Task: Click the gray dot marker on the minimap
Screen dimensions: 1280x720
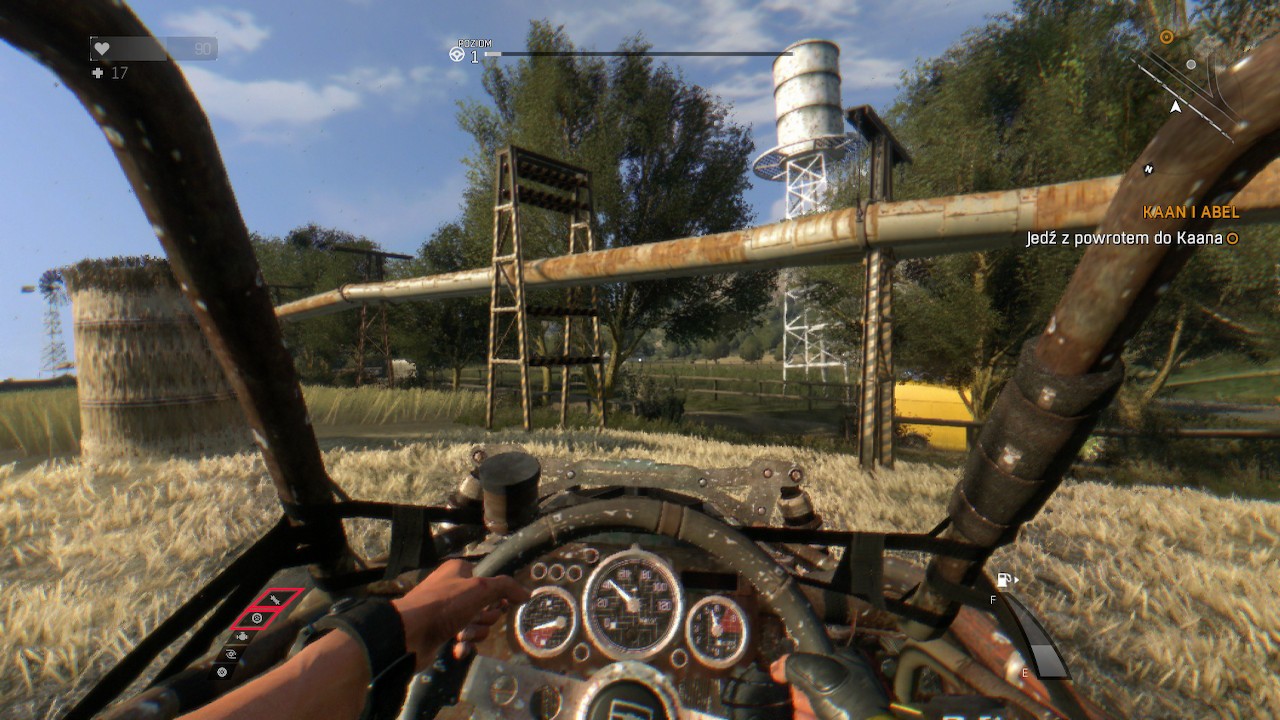Action: [1190, 64]
